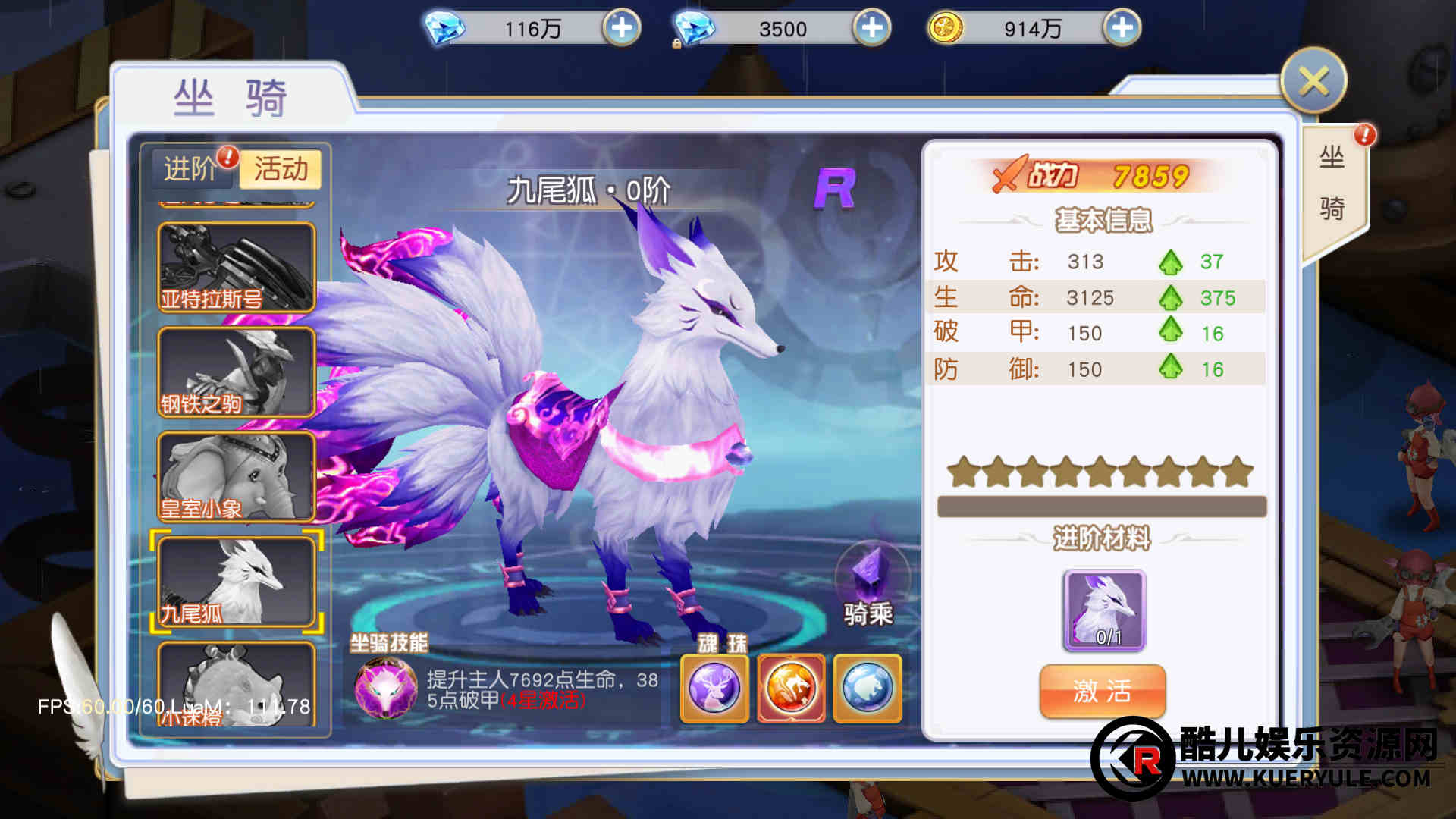The width and height of the screenshot is (1456, 819).
Task: Select the orange horse soul orb
Action: (x=791, y=689)
